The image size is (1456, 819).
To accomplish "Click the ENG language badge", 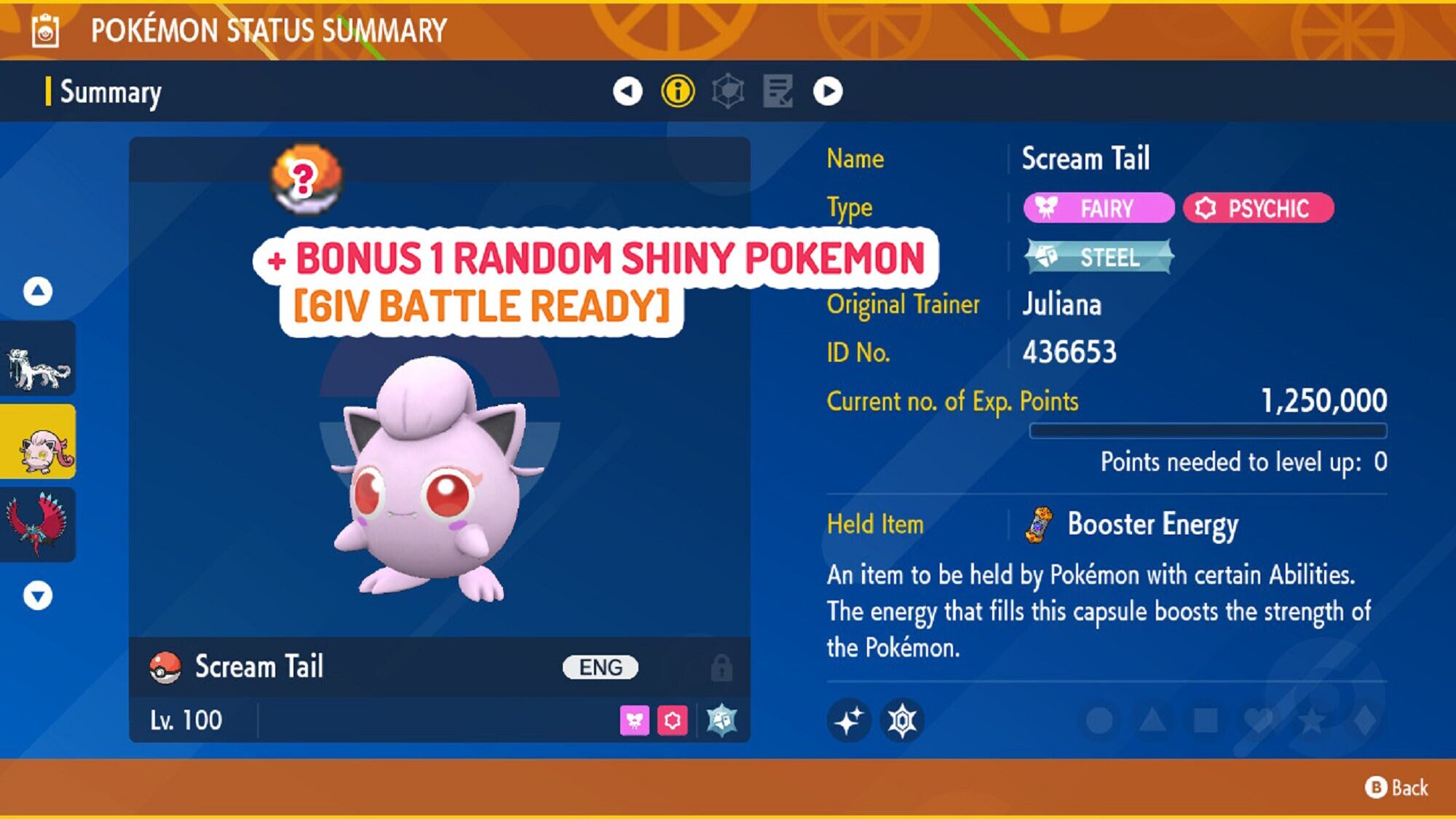I will point(599,666).
